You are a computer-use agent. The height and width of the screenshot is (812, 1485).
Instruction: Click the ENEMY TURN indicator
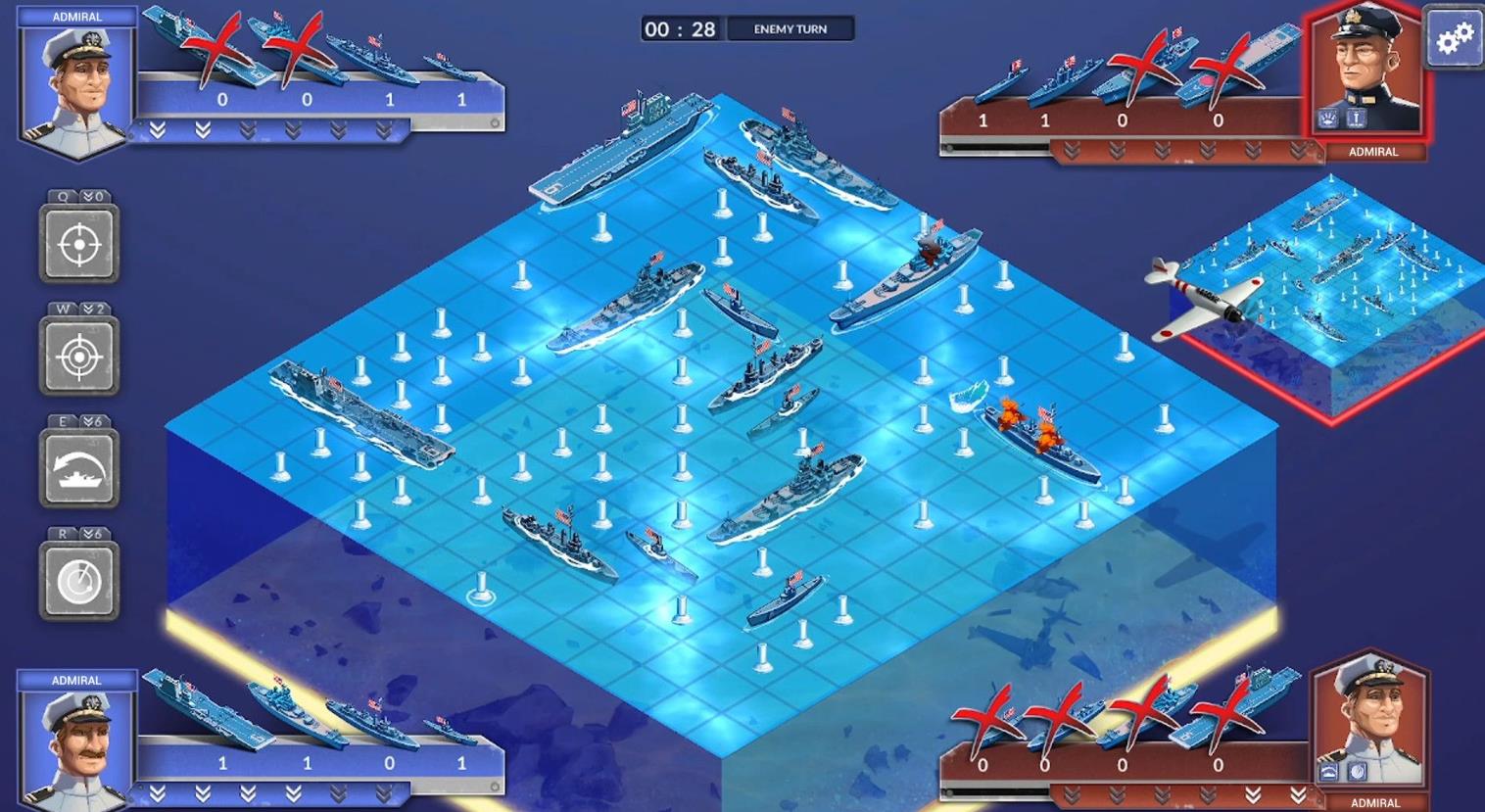[x=792, y=28]
